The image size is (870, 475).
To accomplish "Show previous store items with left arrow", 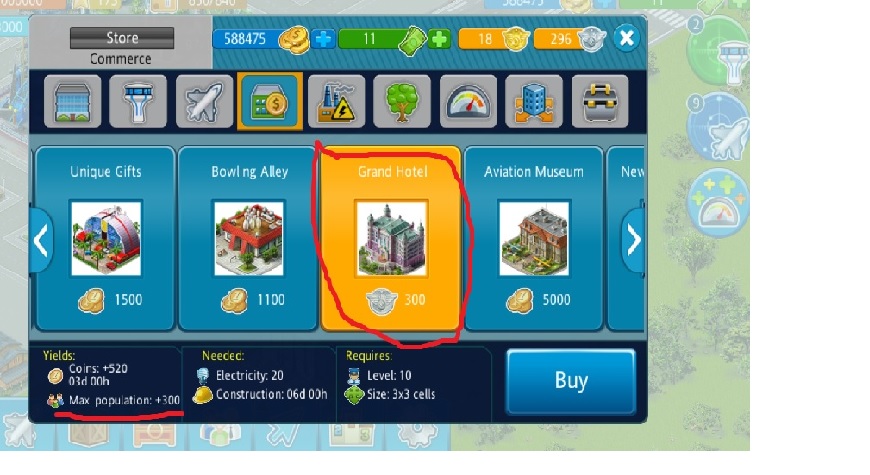I will pyautogui.click(x=41, y=240).
